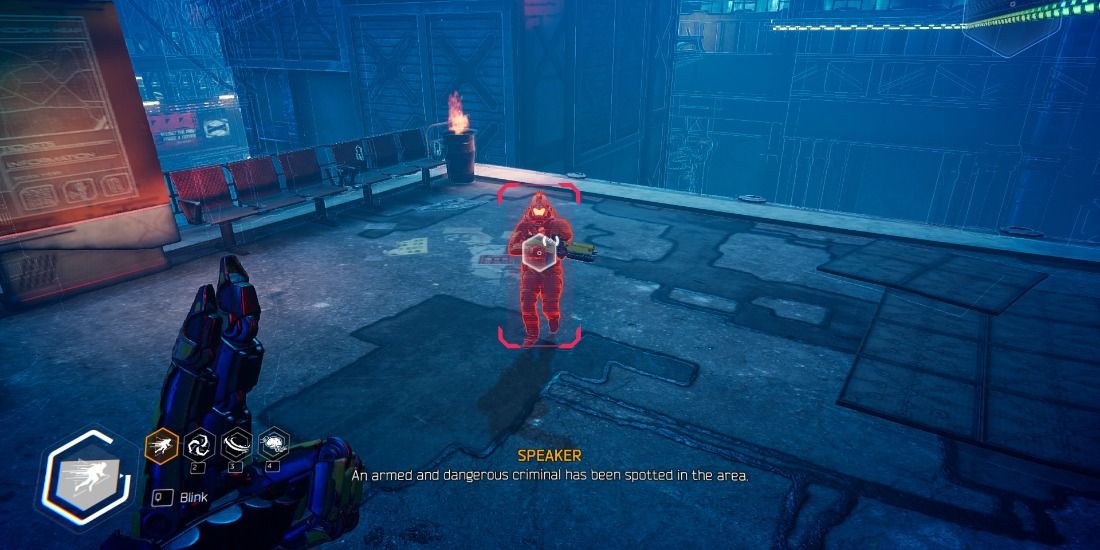Image resolution: width=1100 pixels, height=550 pixels.
Task: Select the Overlord brain ability icon
Action: 274,444
